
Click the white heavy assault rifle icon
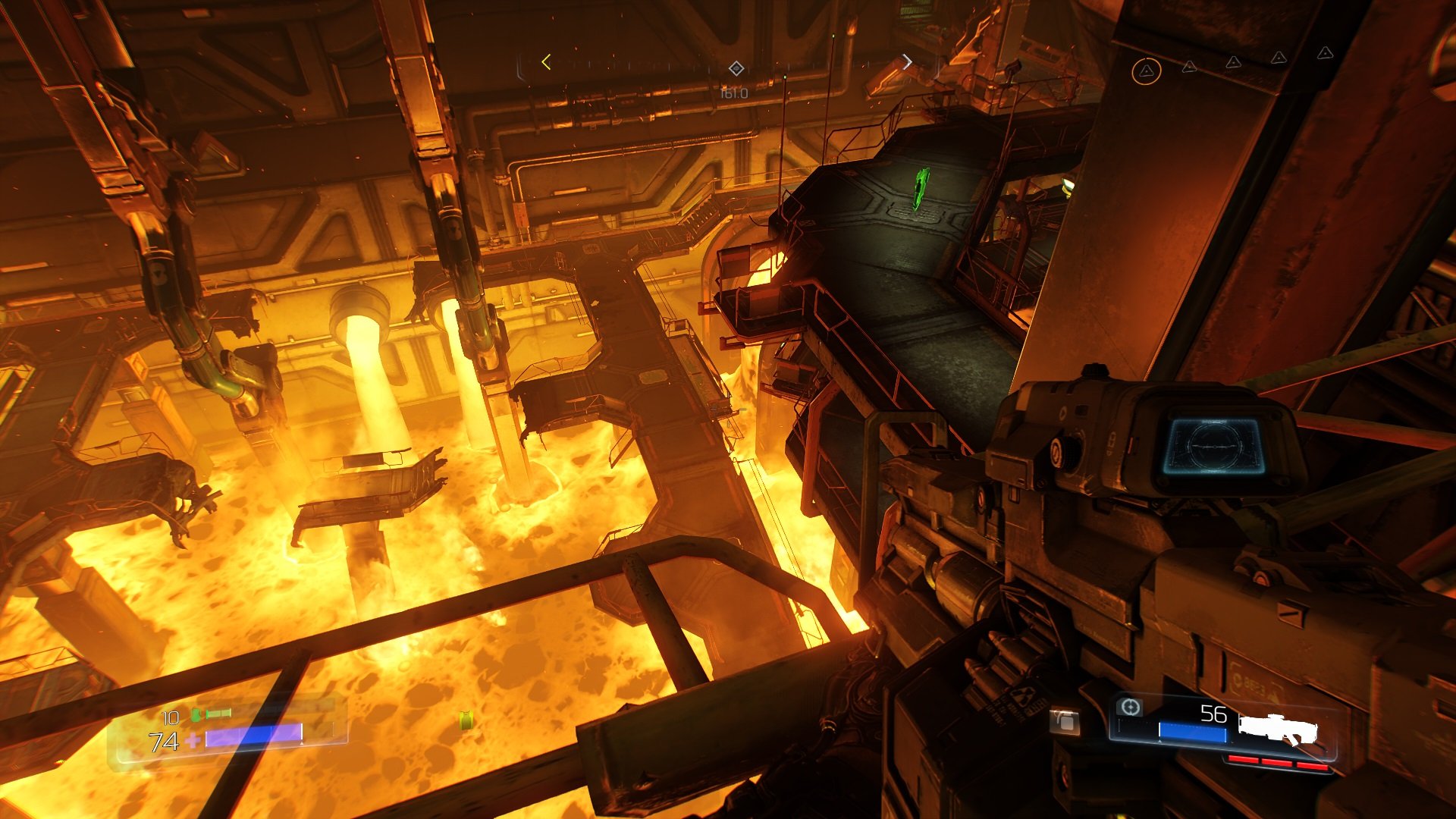tap(1278, 728)
